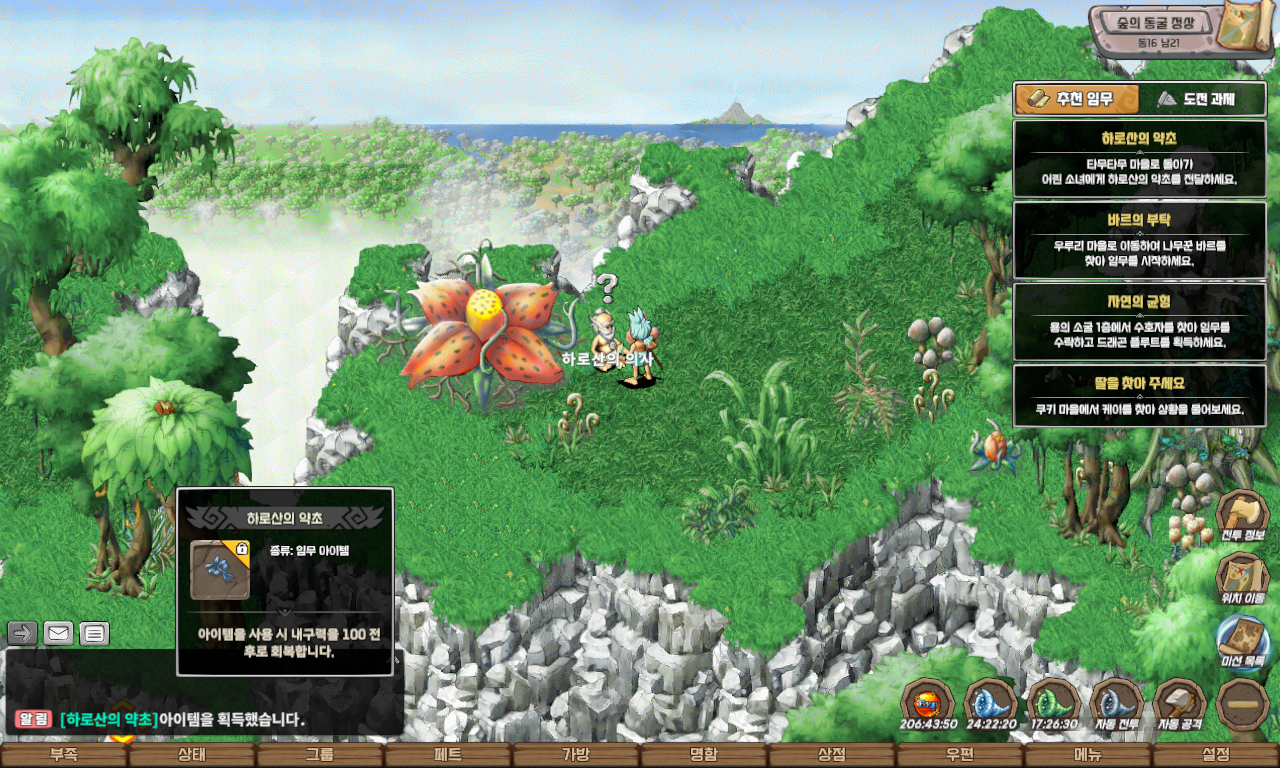Screen dimensions: 1280x768
Task: Toggle 자동 공격 stone hammer icon
Action: tap(1180, 704)
